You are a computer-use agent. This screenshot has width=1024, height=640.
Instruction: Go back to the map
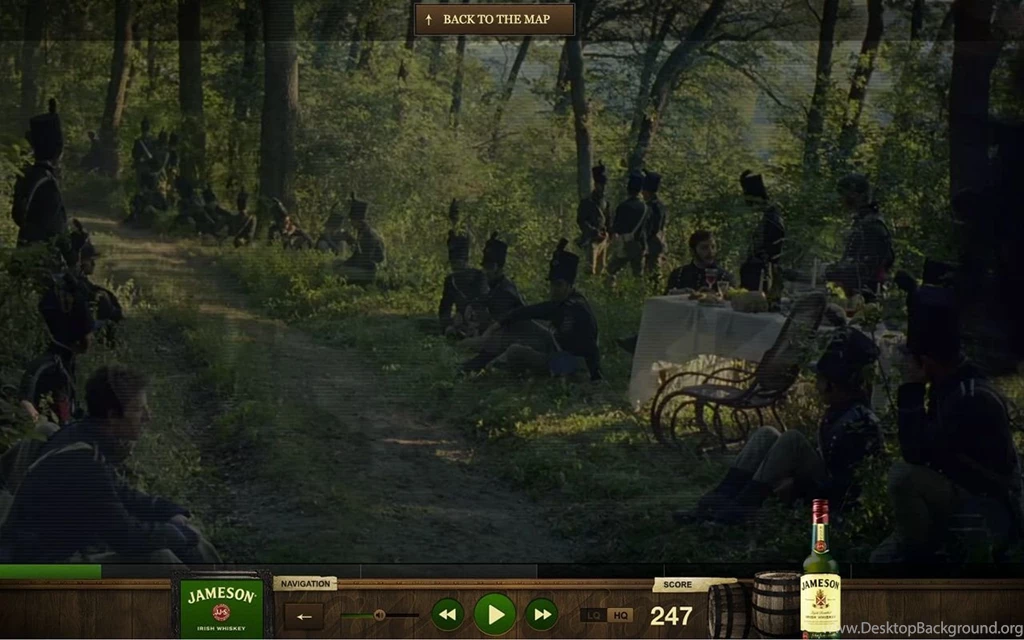[x=495, y=19]
